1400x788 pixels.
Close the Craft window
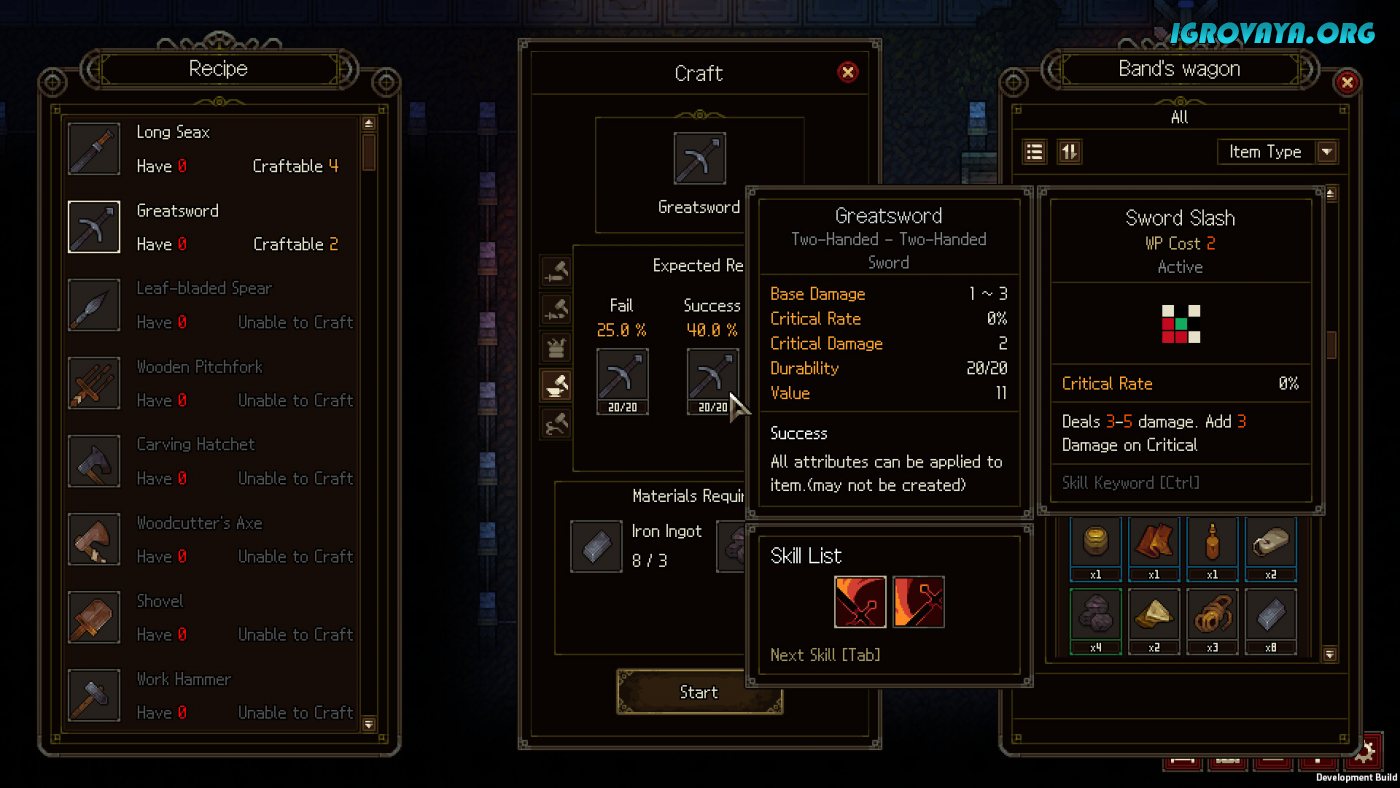tap(848, 72)
